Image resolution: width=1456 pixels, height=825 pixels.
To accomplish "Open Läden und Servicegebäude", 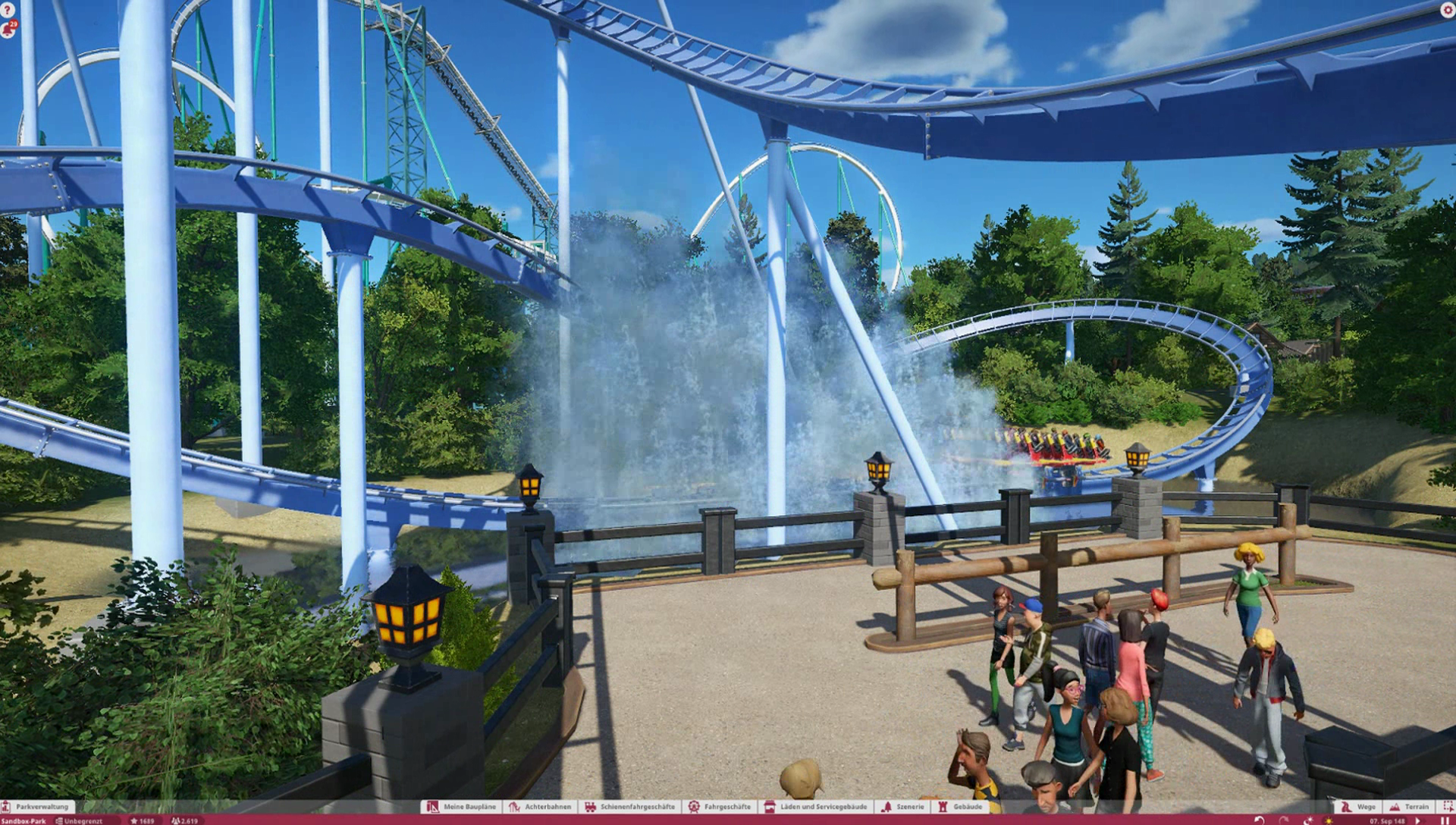I will point(816,807).
